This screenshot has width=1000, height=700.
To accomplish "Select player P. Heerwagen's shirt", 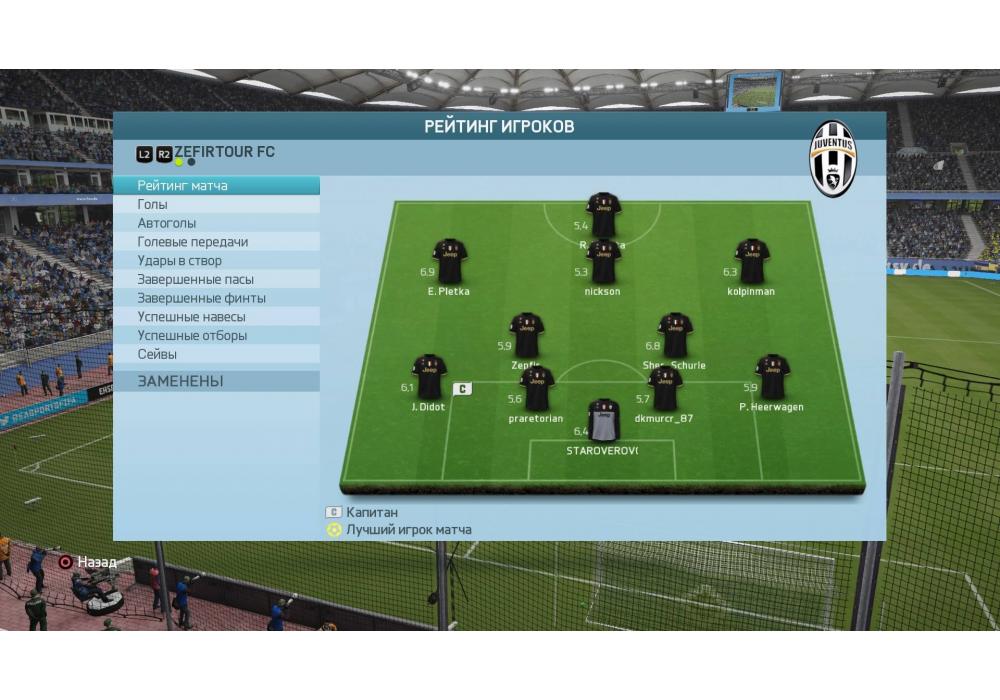I will coord(771,377).
